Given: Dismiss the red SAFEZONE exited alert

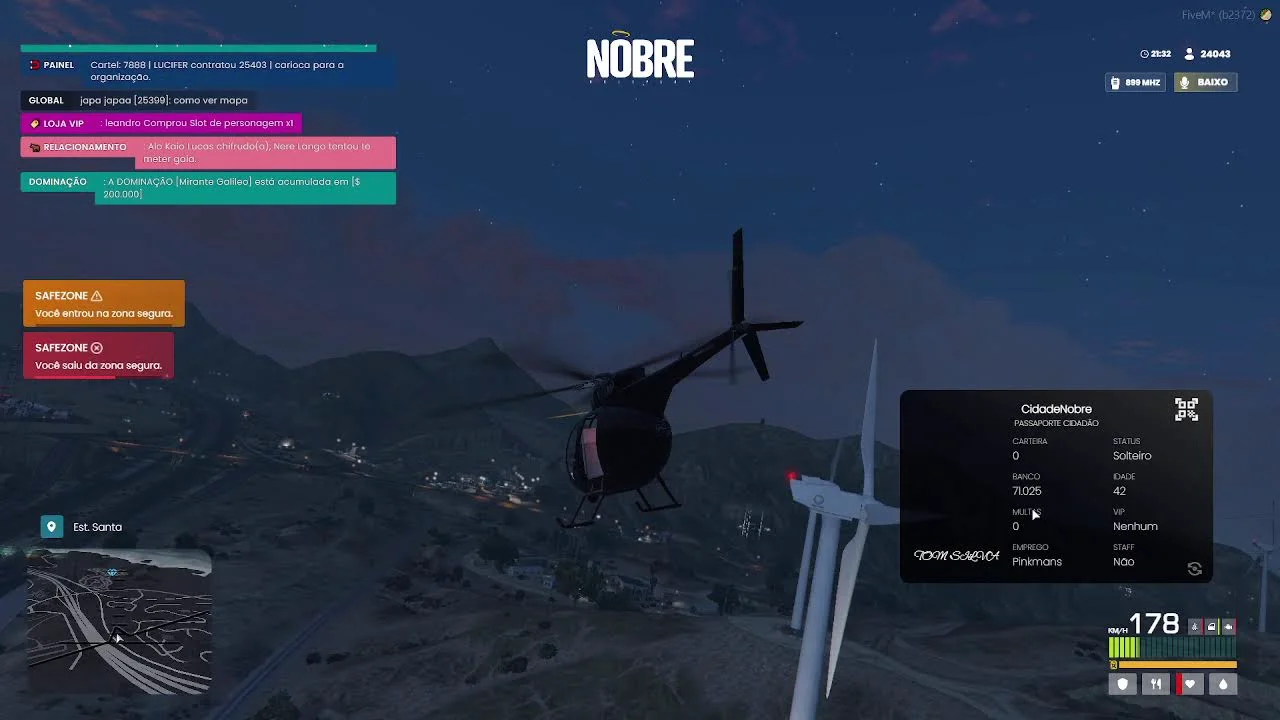Looking at the screenshot, I should click(98, 356).
